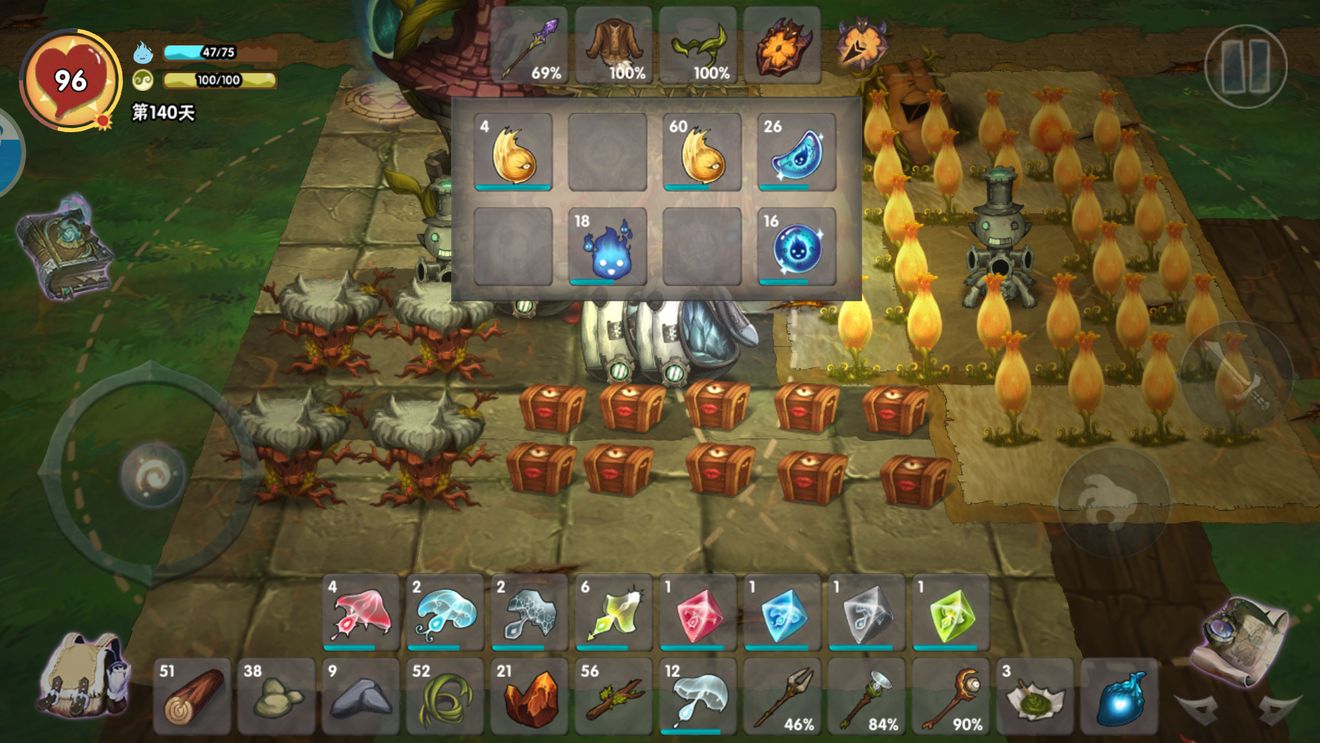Take the blue orb spirit stack of 16

click(x=797, y=247)
